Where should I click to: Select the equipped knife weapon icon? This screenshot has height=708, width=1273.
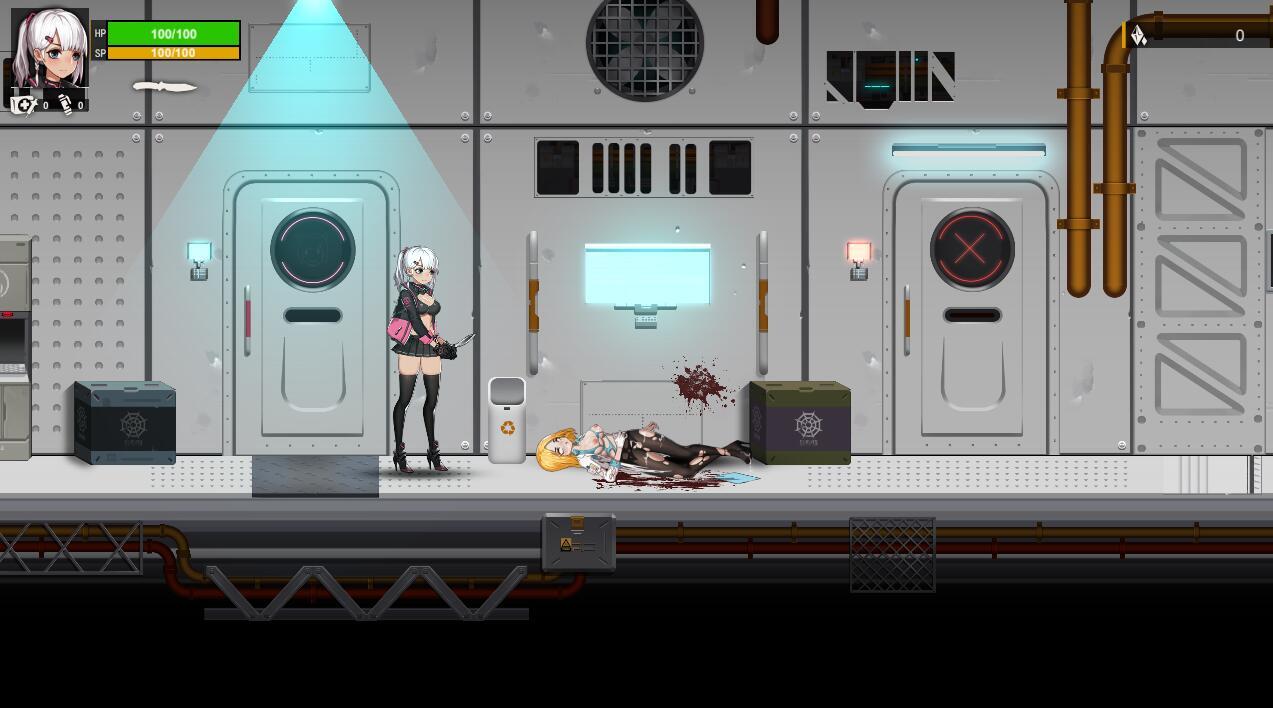[x=165, y=87]
